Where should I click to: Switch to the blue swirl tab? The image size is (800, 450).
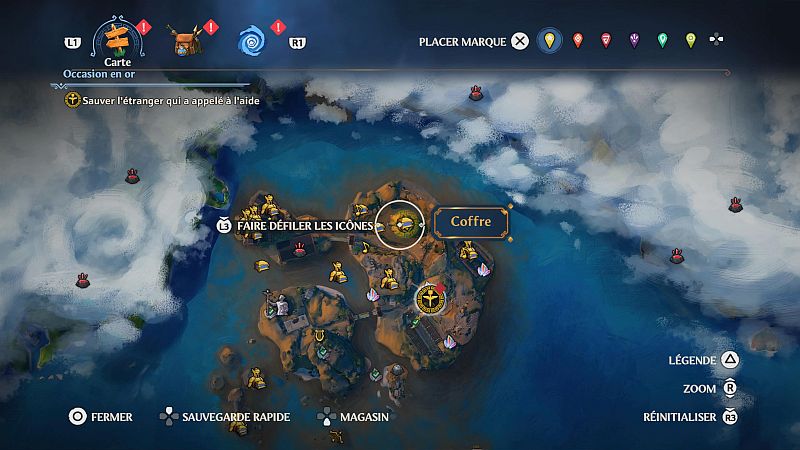[x=251, y=41]
